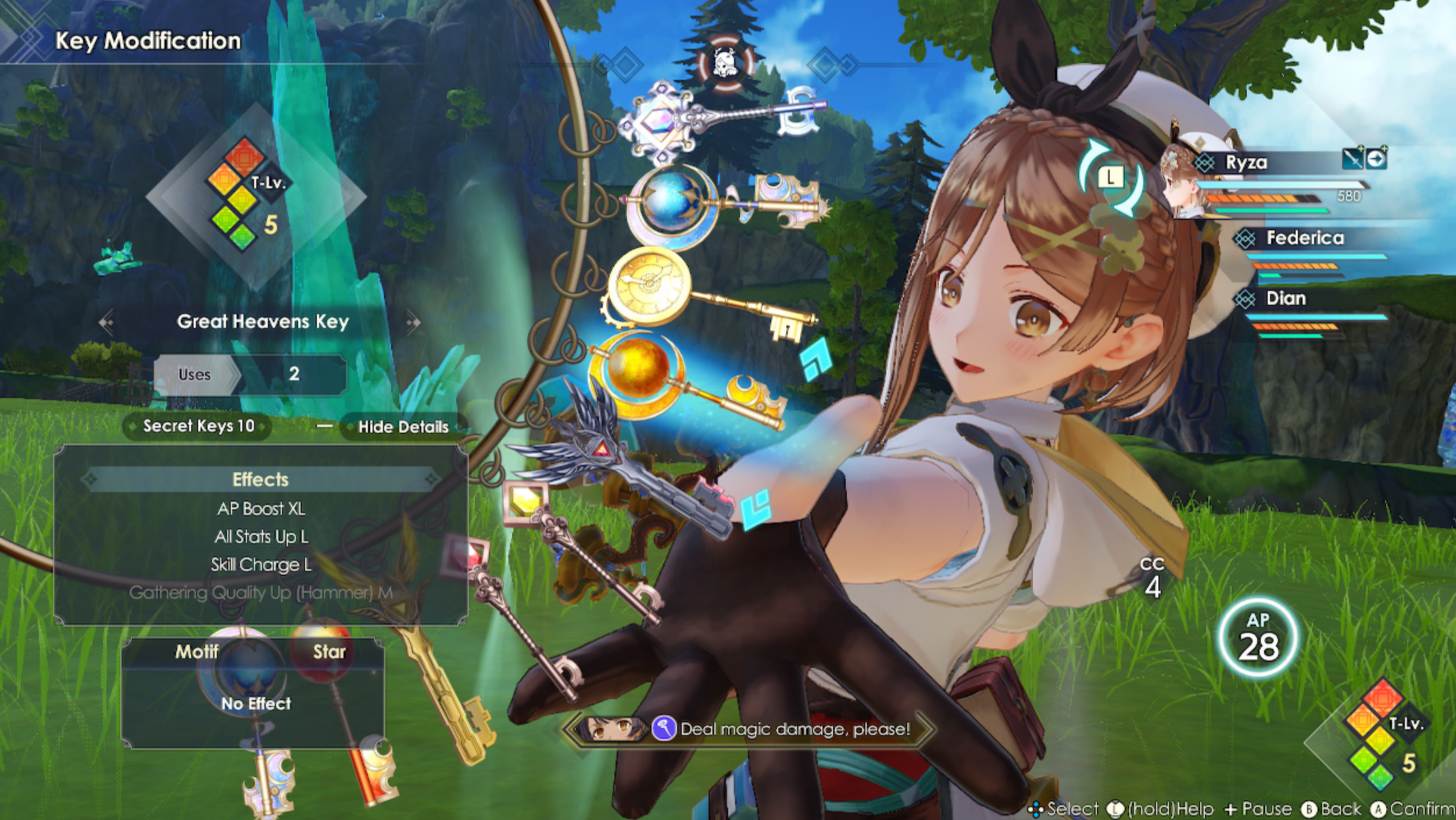1456x820 pixels.
Task: Open the Motif panel header
Action: [196, 652]
